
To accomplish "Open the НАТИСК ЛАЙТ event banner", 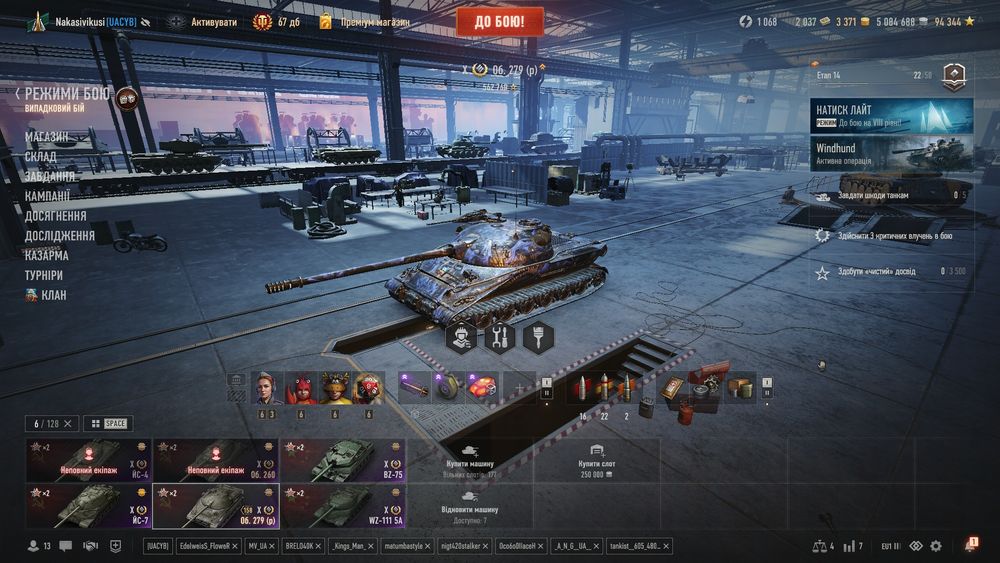I will (891, 116).
